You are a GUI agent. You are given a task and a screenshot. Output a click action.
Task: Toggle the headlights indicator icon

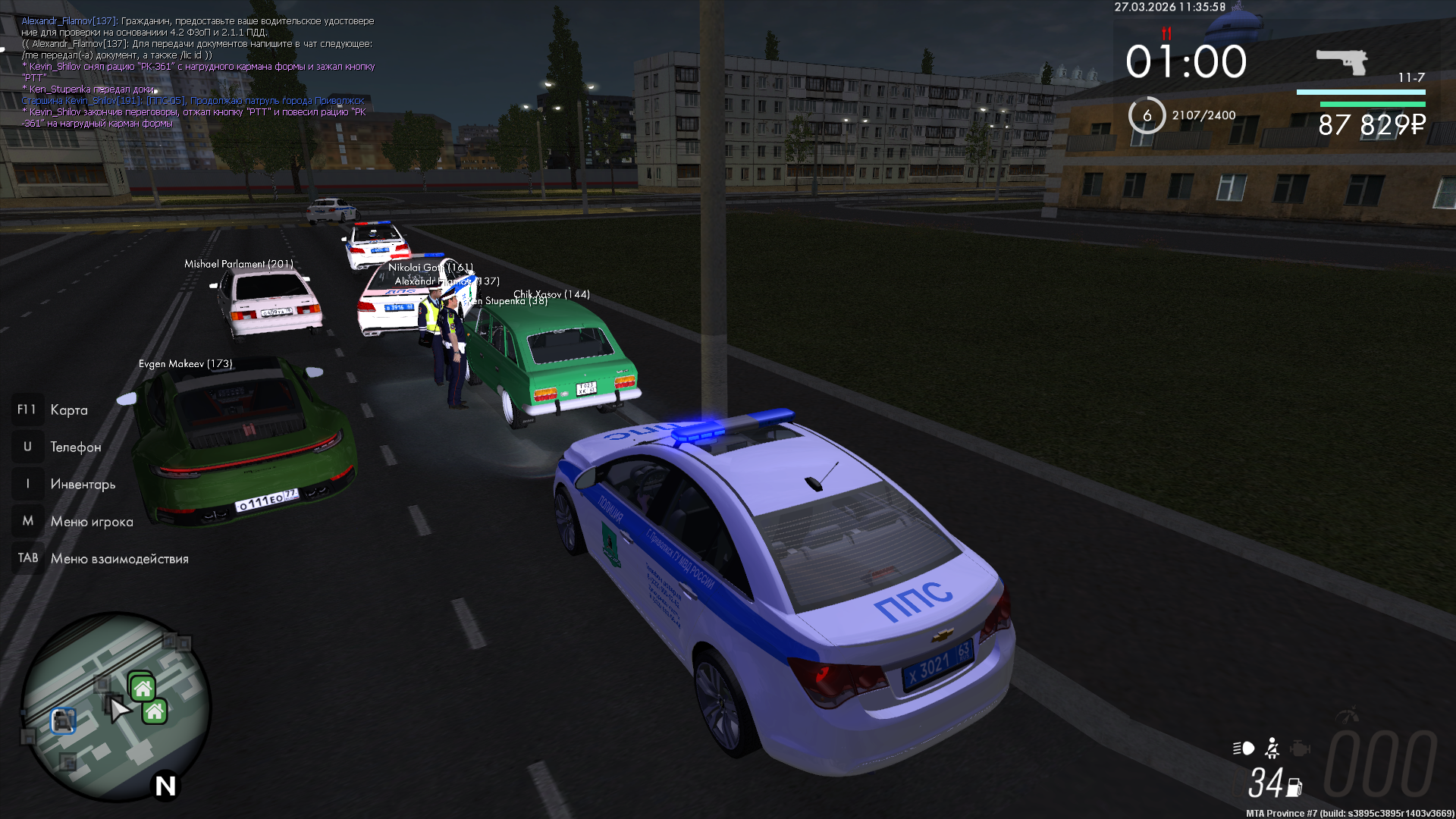tap(1244, 748)
